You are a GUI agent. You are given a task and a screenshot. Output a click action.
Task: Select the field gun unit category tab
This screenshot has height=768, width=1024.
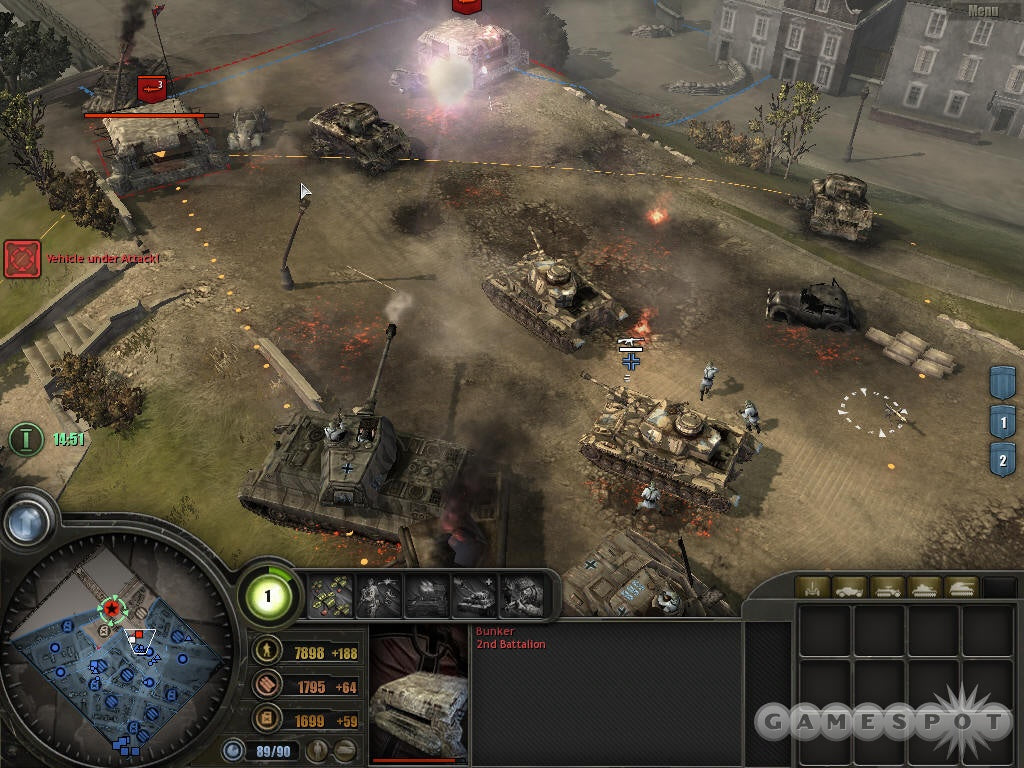pos(811,587)
